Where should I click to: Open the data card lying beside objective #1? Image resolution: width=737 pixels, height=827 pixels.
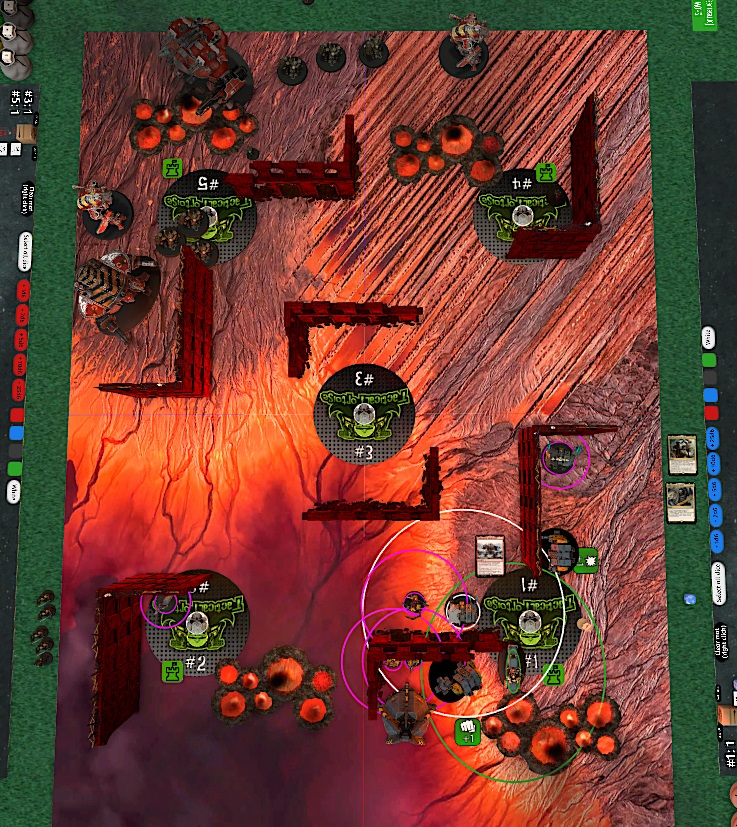490,553
